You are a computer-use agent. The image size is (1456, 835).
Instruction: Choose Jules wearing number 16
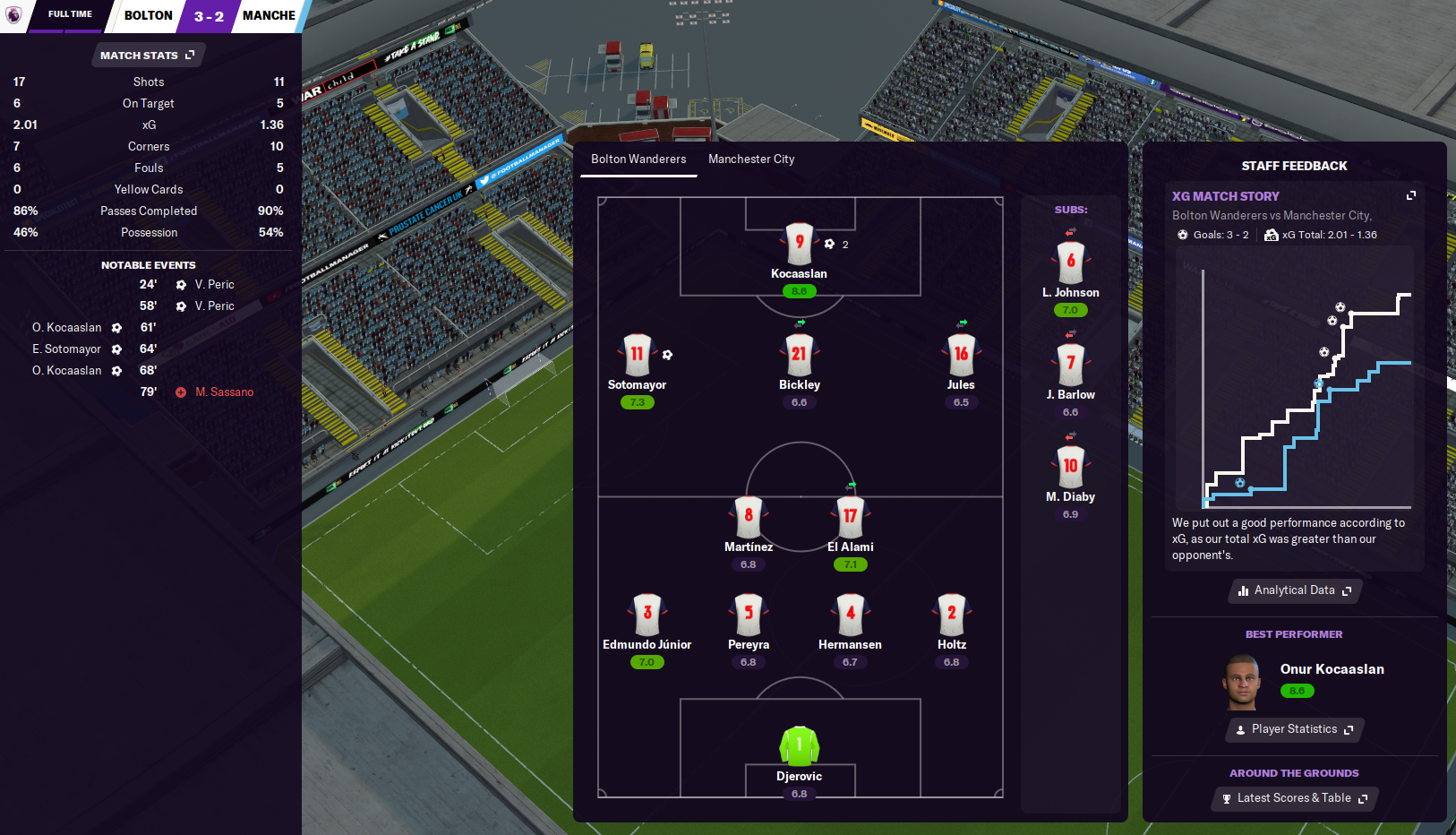[961, 355]
